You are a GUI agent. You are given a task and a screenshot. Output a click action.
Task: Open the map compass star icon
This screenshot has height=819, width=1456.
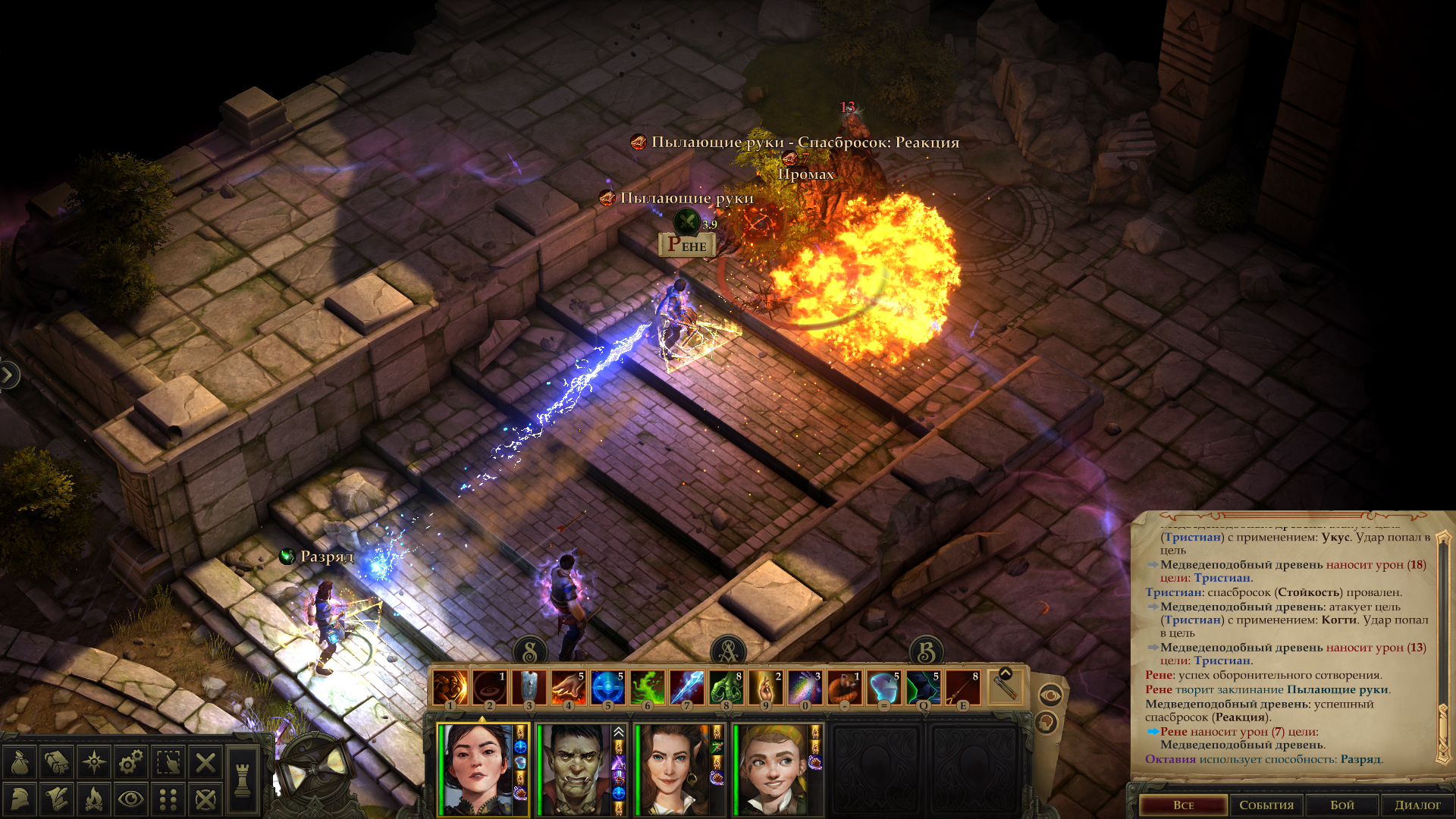(94, 762)
